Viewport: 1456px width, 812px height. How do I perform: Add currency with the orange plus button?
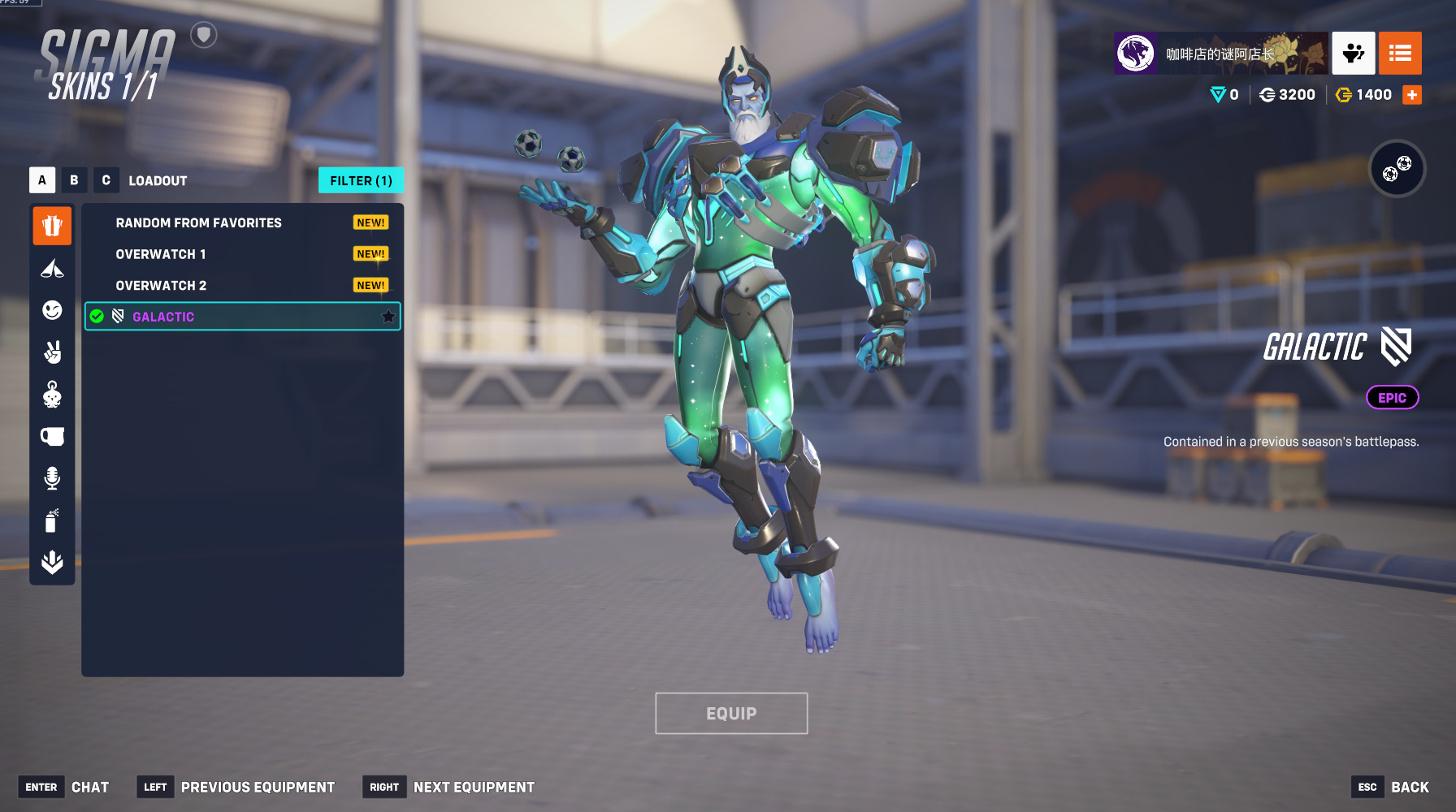1412,95
